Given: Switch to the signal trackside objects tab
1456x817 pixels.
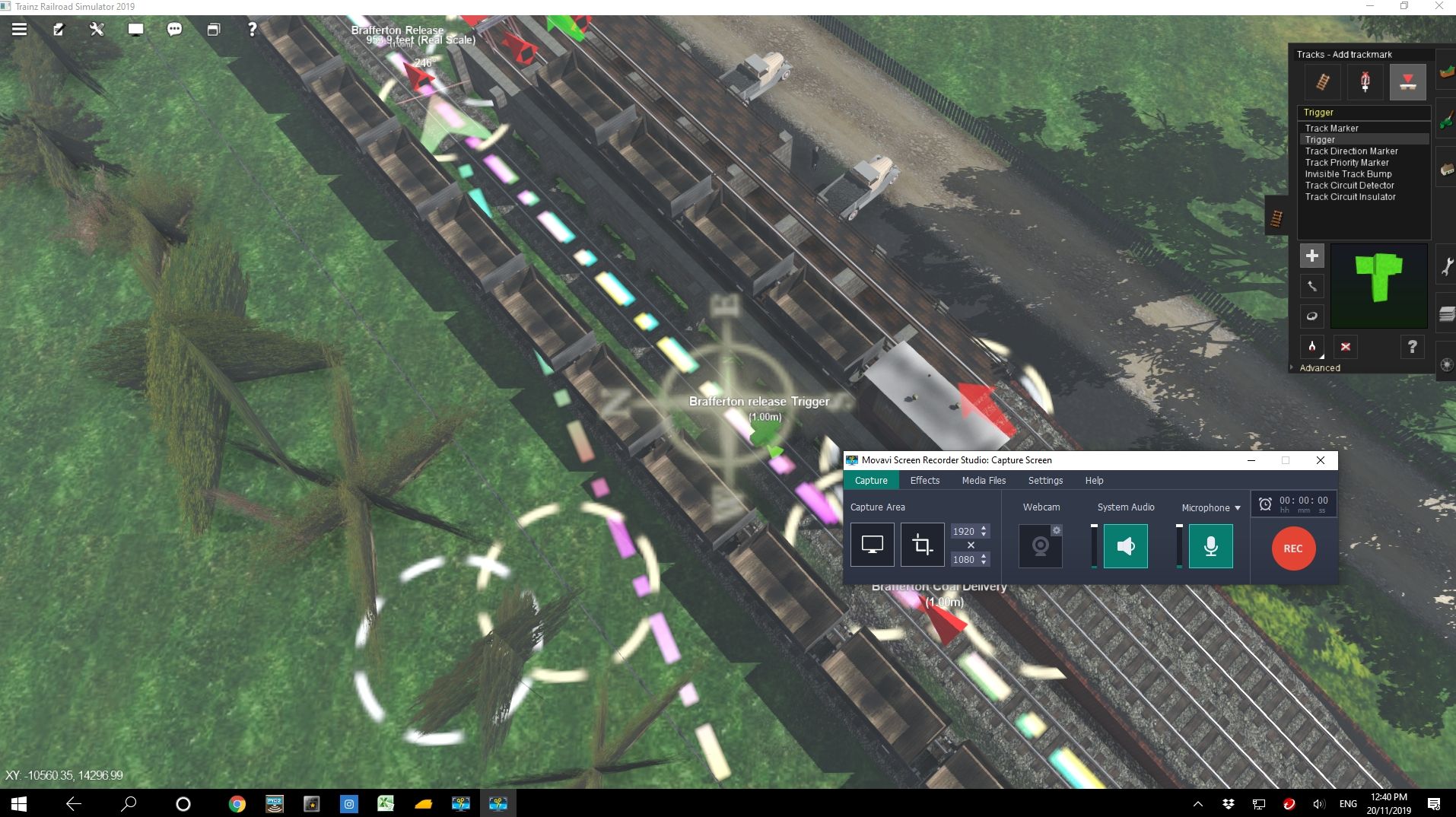Looking at the screenshot, I should click(1365, 82).
